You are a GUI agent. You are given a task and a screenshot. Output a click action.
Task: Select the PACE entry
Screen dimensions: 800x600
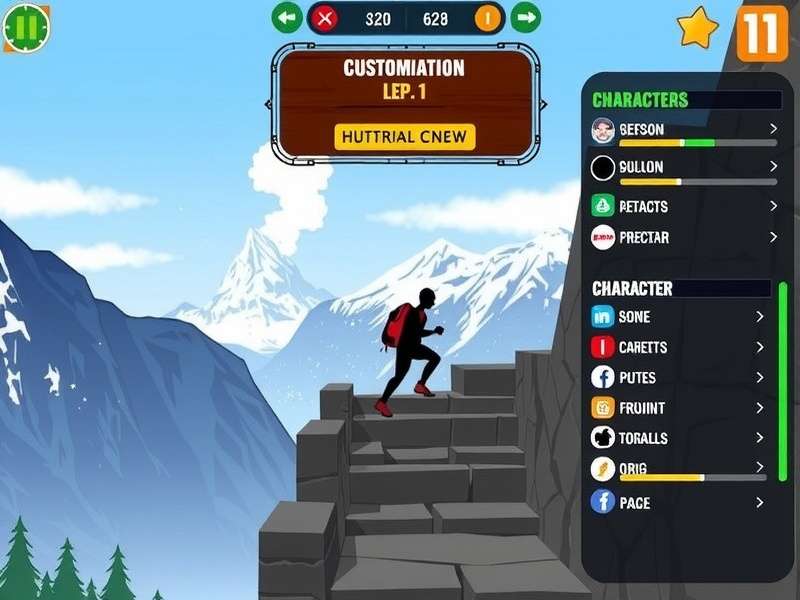click(678, 502)
